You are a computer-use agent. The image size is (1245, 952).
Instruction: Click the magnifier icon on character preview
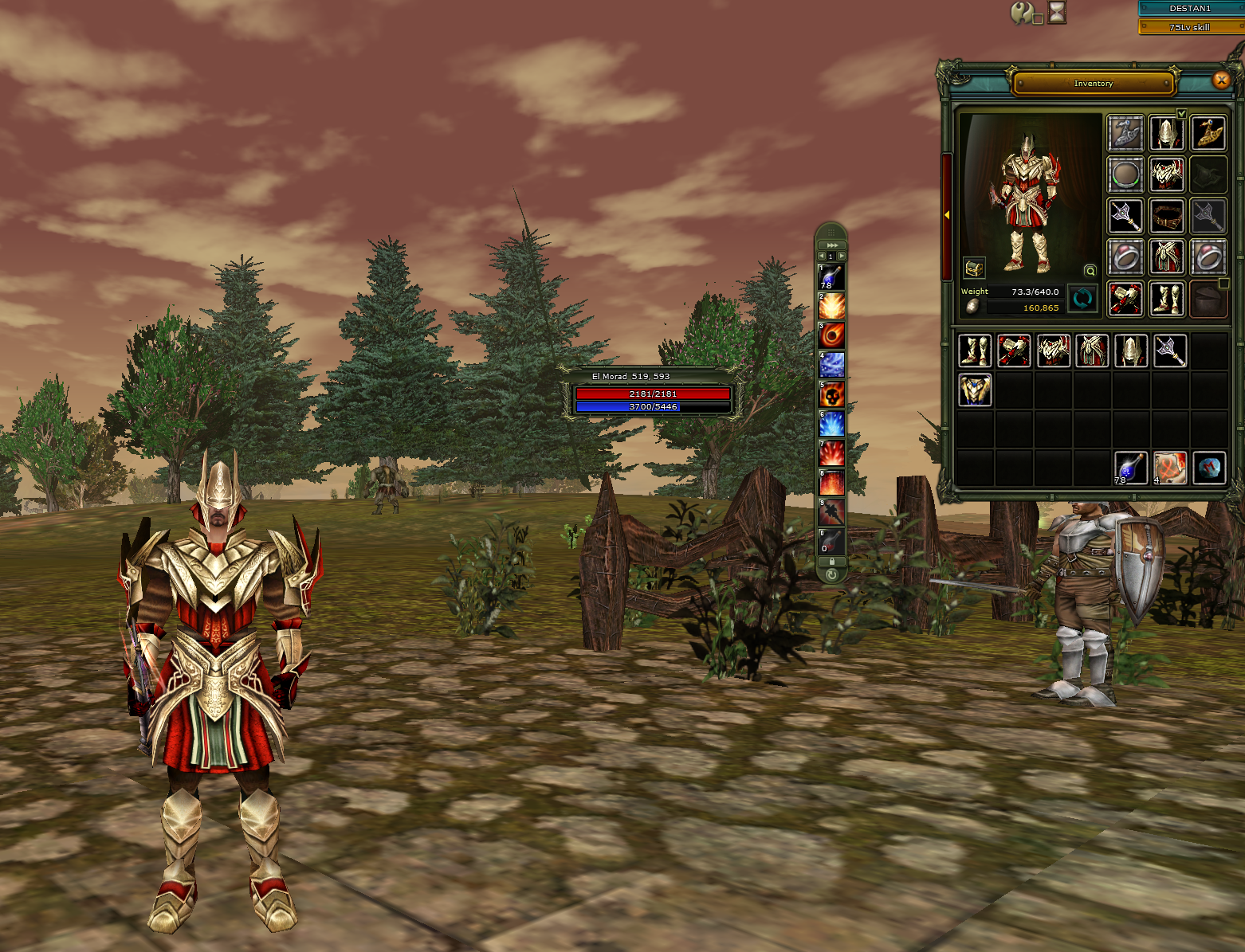(x=1090, y=271)
